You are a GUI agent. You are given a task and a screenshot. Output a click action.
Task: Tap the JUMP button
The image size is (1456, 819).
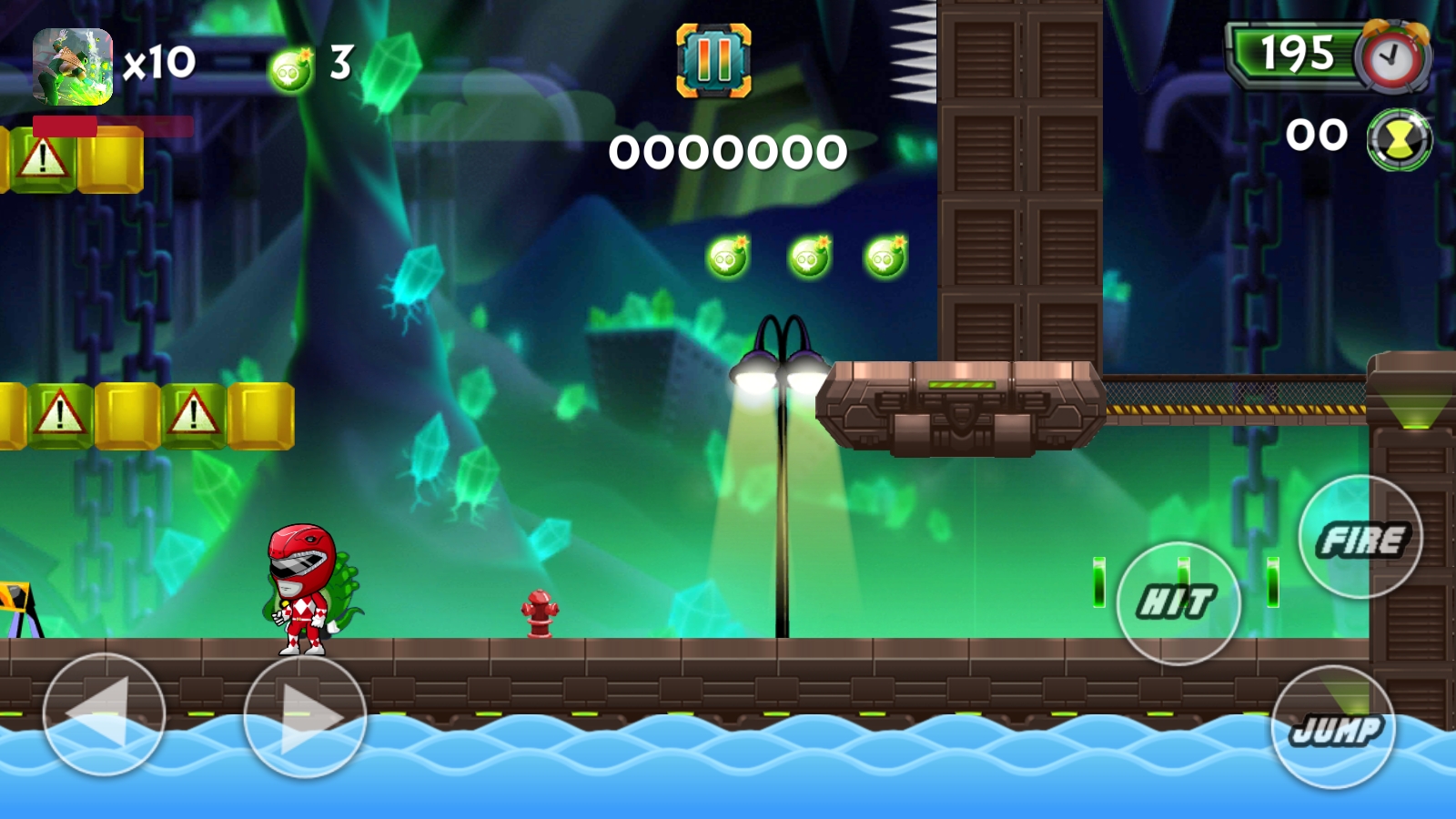pyautogui.click(x=1334, y=727)
